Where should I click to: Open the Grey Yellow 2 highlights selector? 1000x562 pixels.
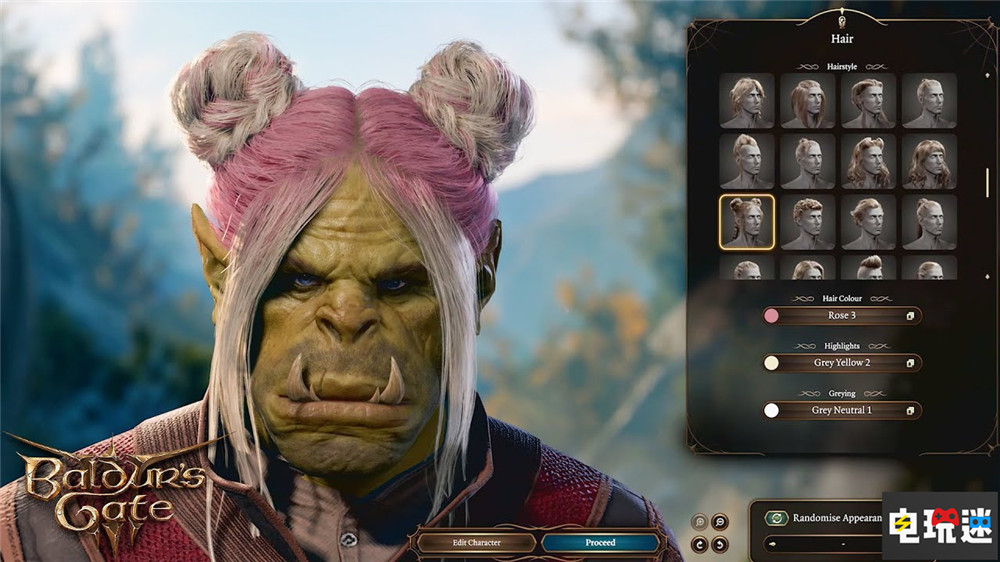pos(840,363)
